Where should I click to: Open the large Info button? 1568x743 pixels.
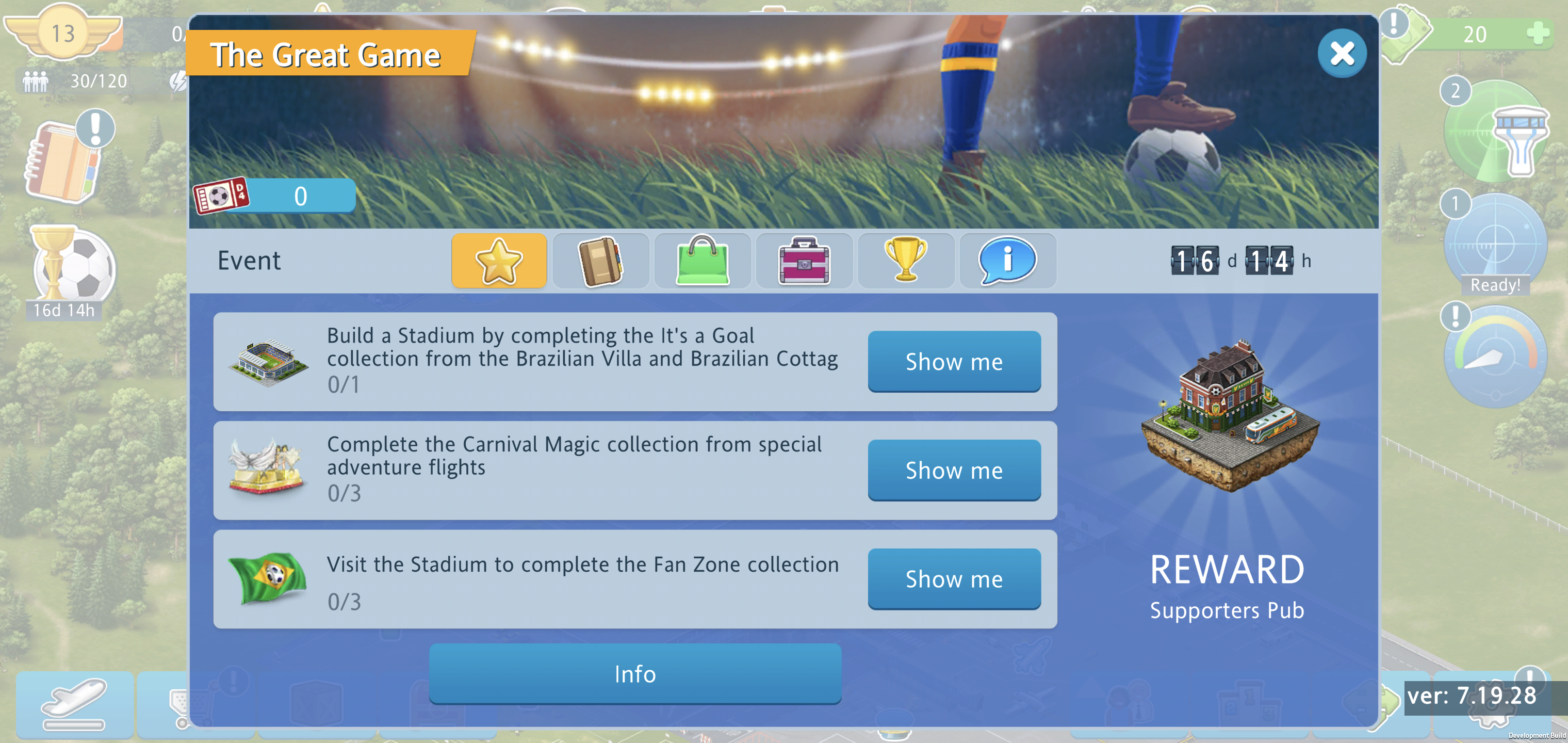635,673
